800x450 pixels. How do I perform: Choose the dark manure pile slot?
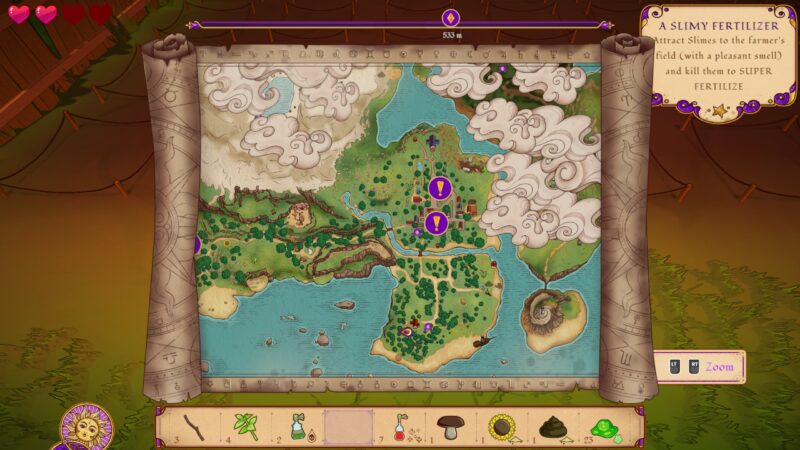(x=552, y=427)
